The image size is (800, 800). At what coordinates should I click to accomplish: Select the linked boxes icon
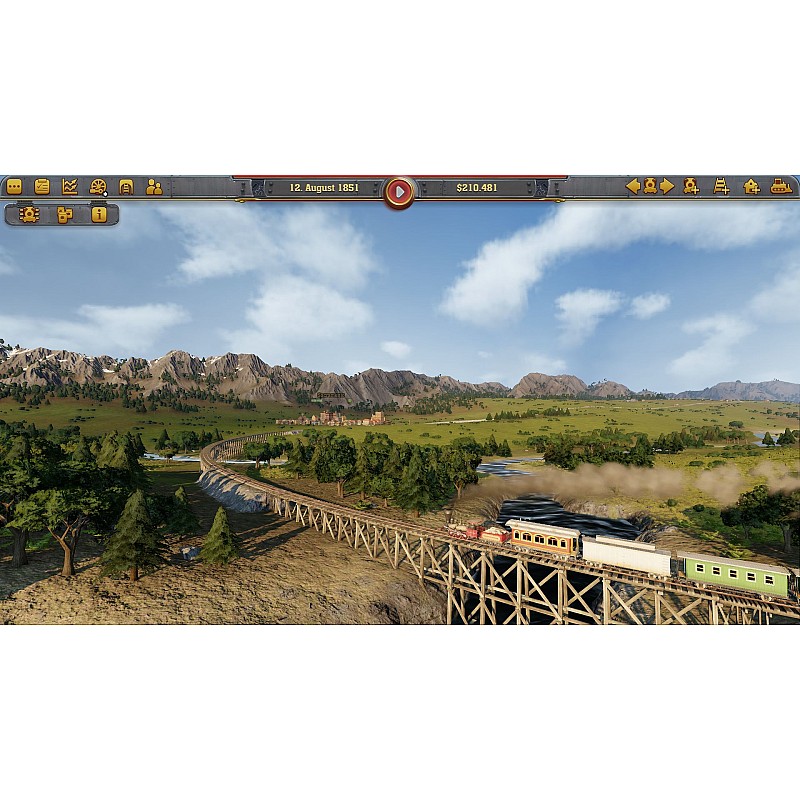click(65, 214)
